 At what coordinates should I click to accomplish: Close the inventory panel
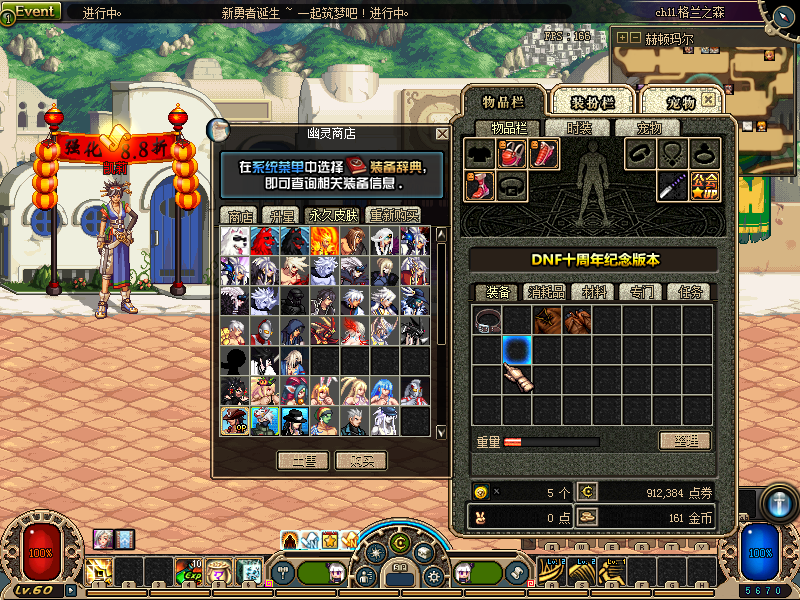tap(708, 100)
